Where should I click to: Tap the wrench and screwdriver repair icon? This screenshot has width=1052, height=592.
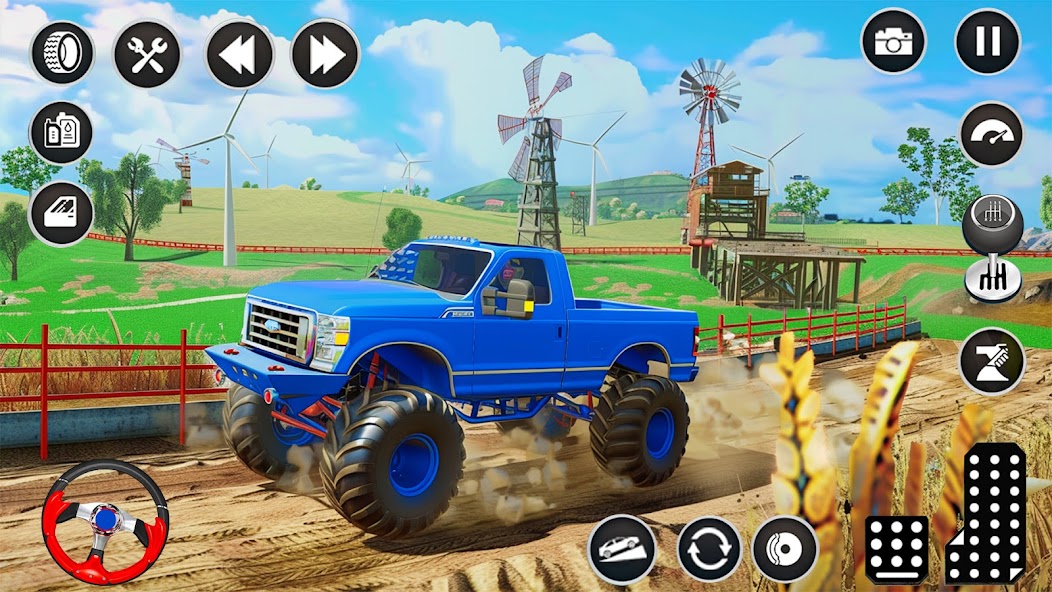147,53
